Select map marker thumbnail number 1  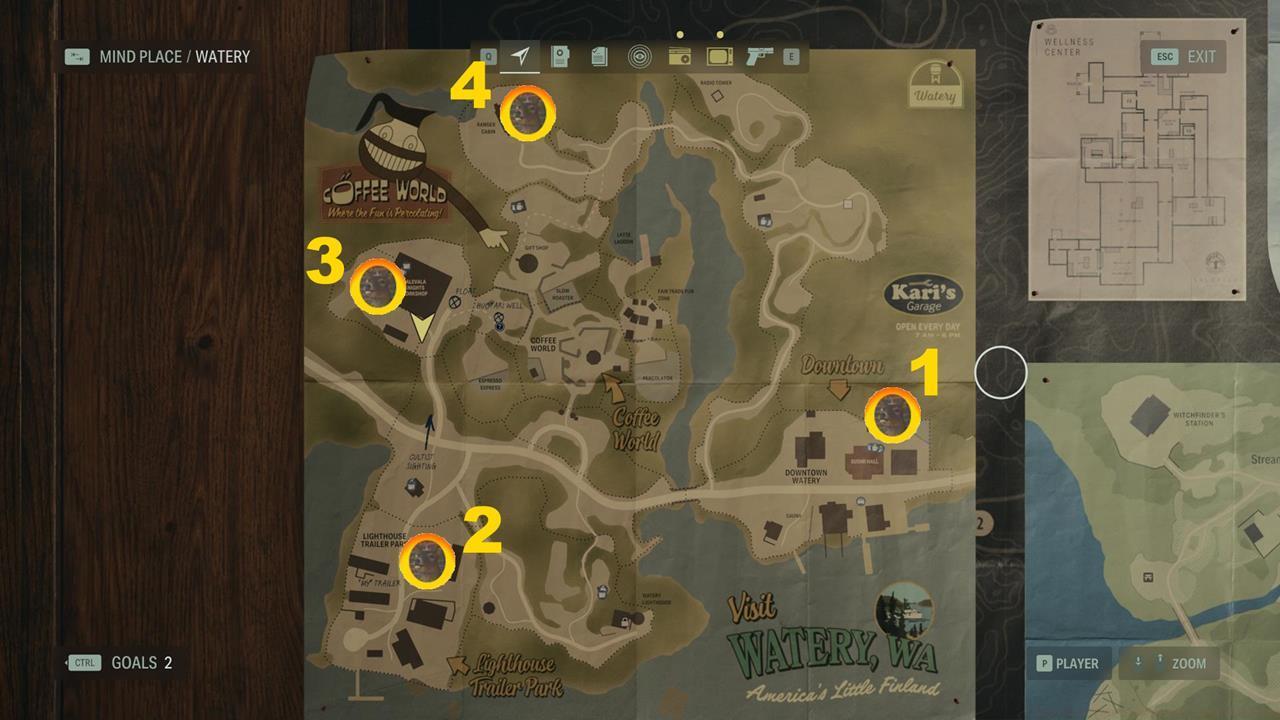(891, 414)
